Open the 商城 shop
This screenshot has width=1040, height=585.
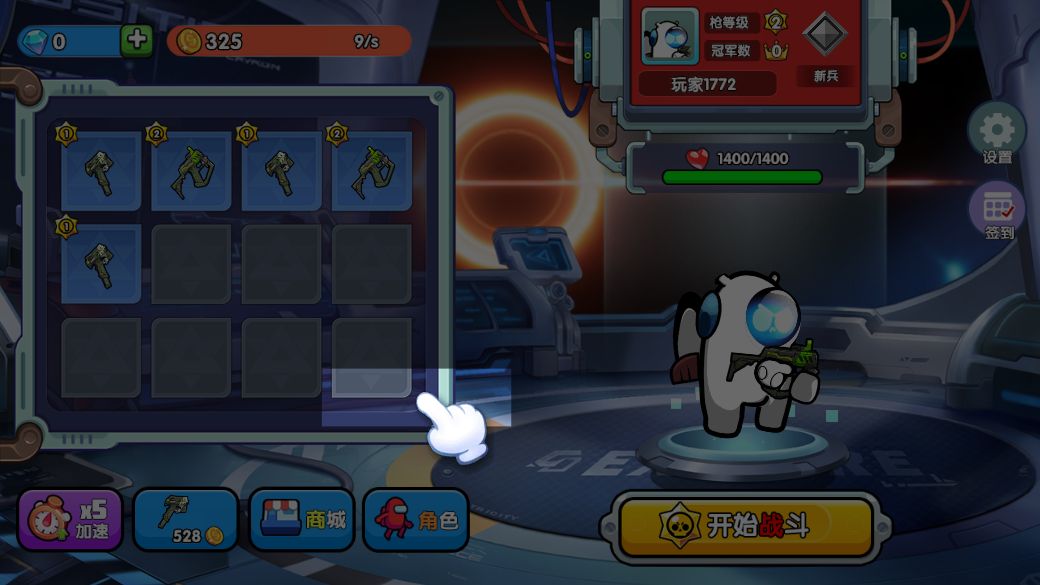coord(301,520)
